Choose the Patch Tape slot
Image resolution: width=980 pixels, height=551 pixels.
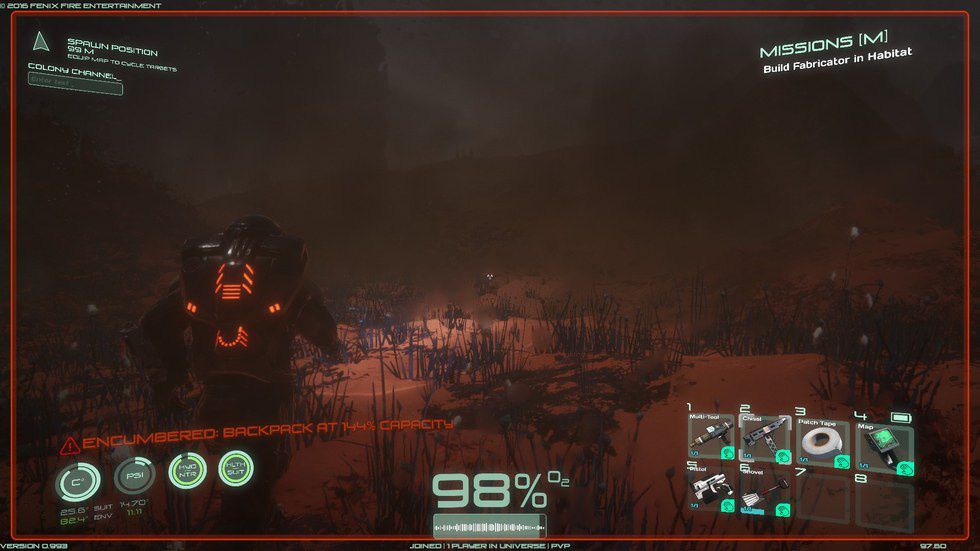(x=822, y=442)
